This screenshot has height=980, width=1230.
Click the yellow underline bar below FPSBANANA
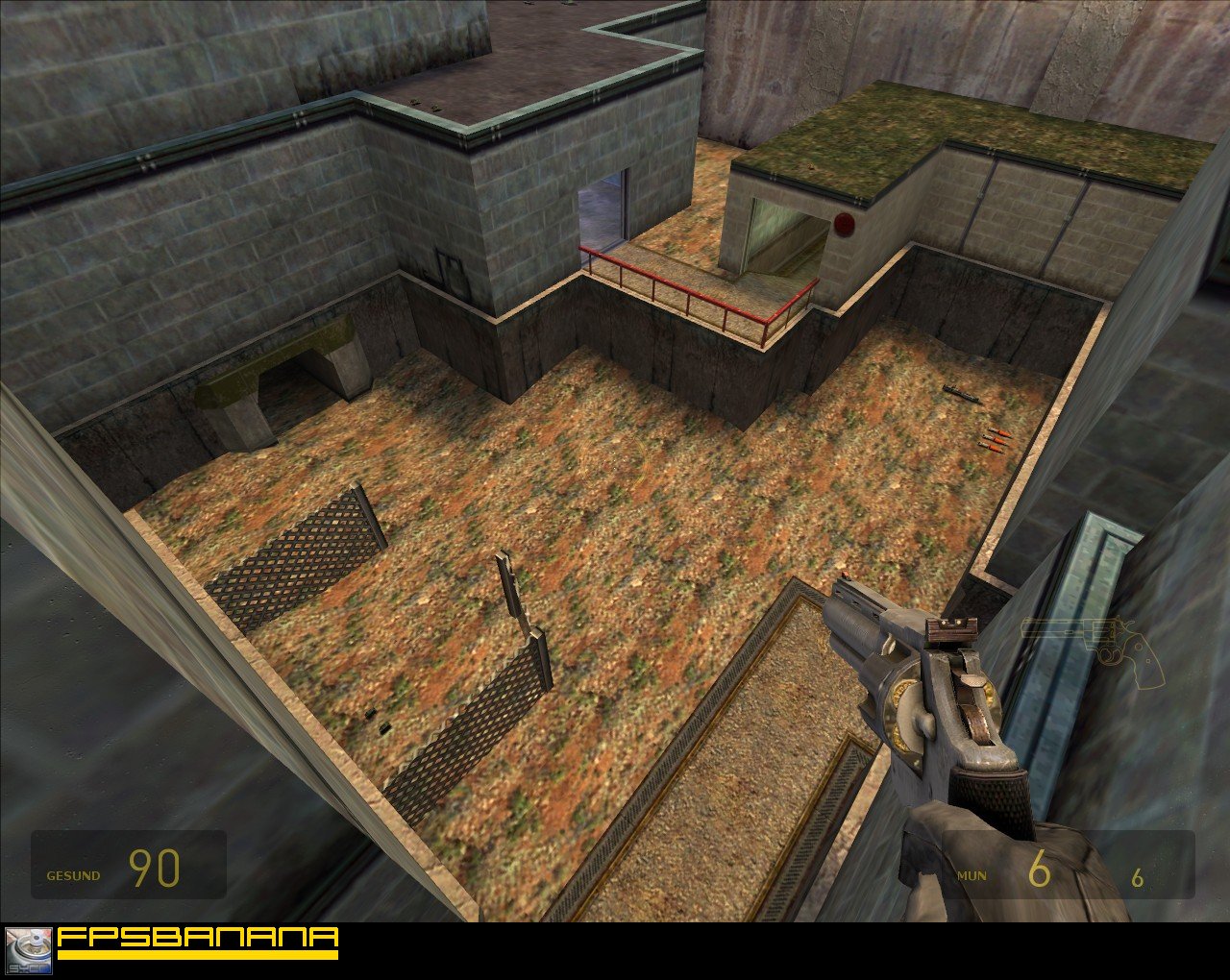(x=197, y=955)
